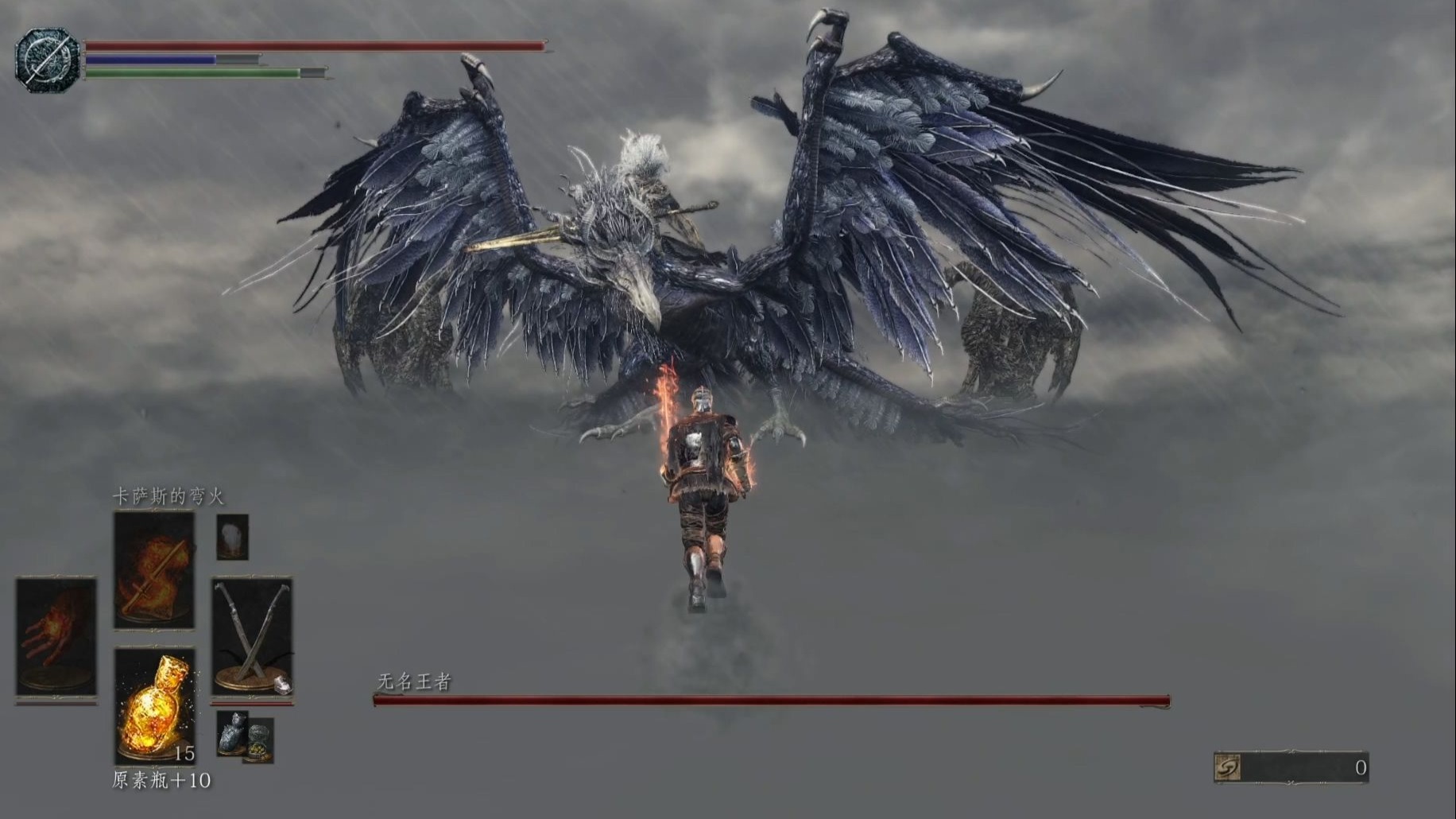
Task: Select the small dark gauntlet item icon
Action: (x=232, y=731)
